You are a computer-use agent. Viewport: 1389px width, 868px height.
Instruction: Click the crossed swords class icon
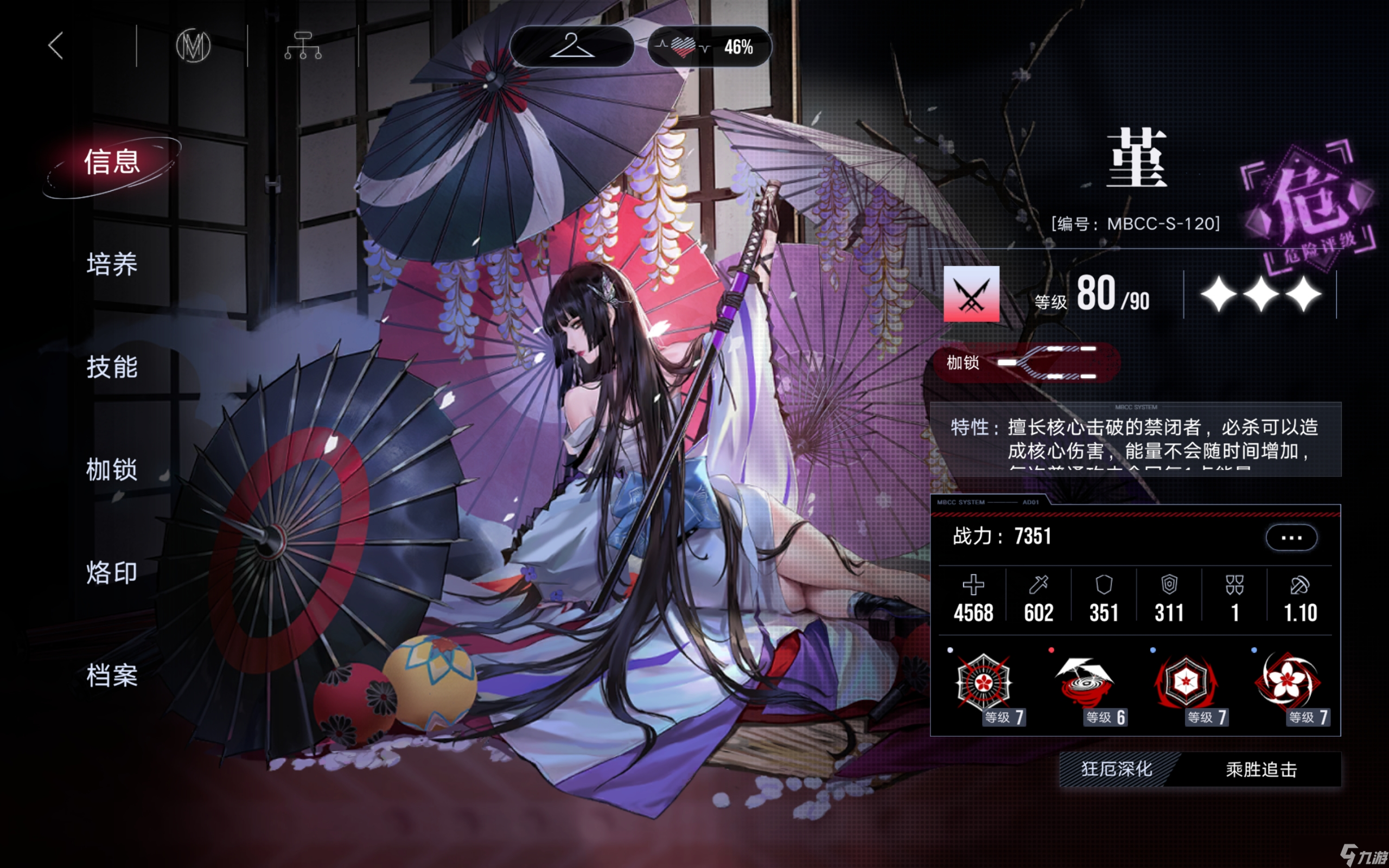point(971,293)
